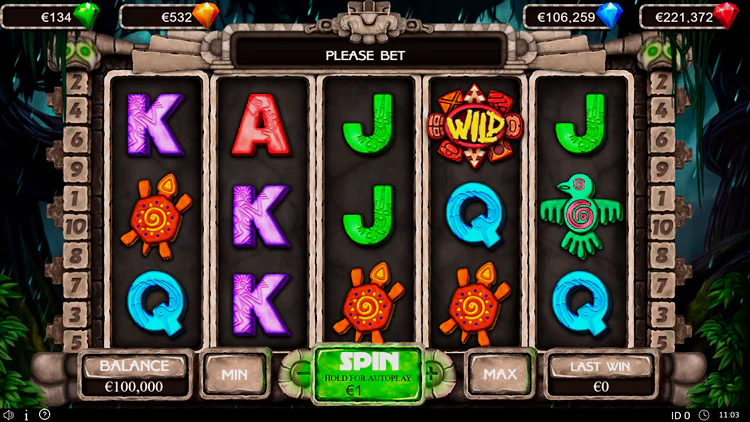The width and height of the screenshot is (750, 422).
Task: Increase the bet with the plus button
Action: (434, 374)
